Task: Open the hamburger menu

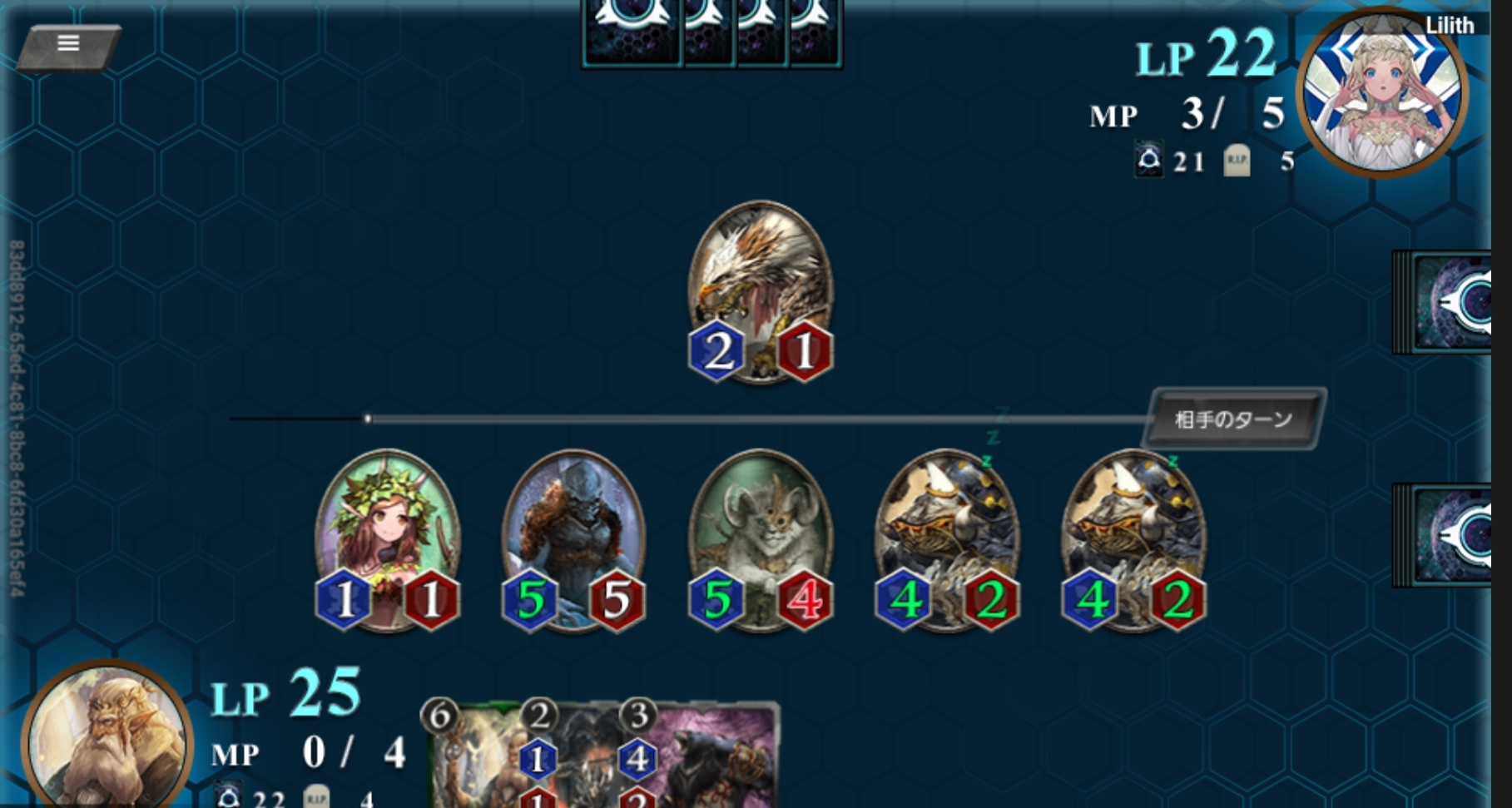Action: (68, 44)
